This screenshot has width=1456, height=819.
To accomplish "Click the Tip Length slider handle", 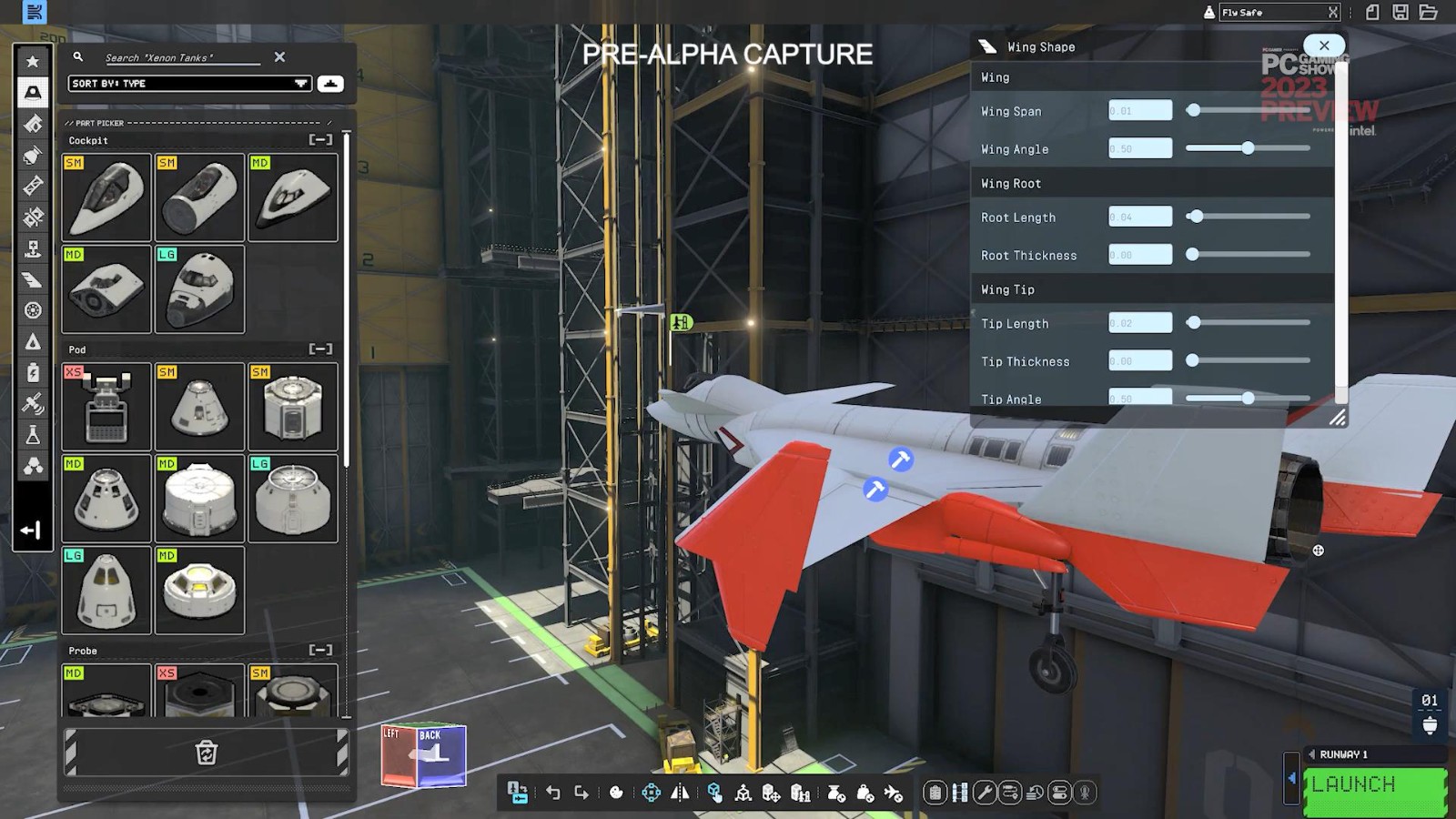I will (x=1194, y=323).
